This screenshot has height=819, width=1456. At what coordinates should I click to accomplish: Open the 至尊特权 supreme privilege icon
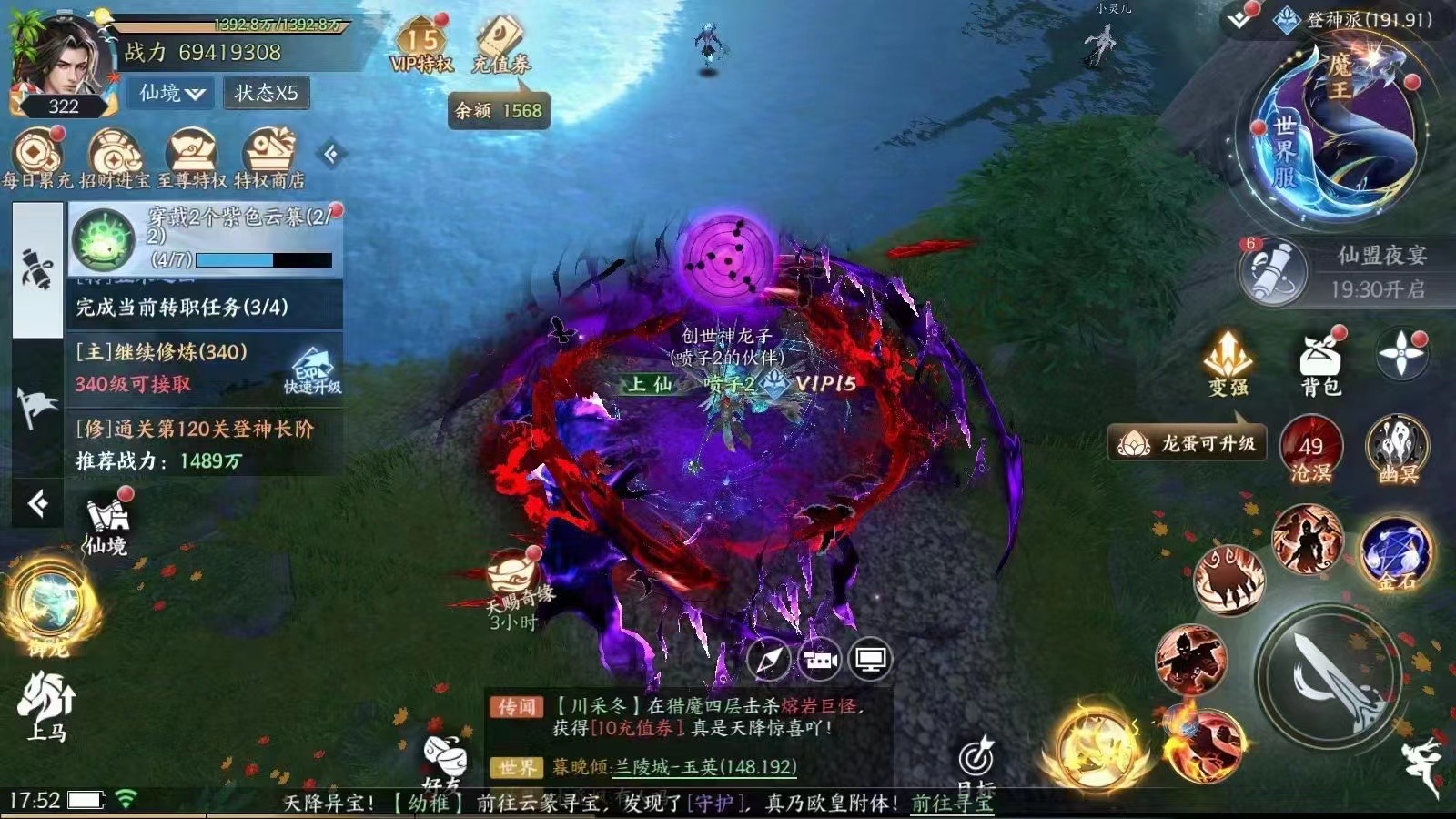(192, 158)
